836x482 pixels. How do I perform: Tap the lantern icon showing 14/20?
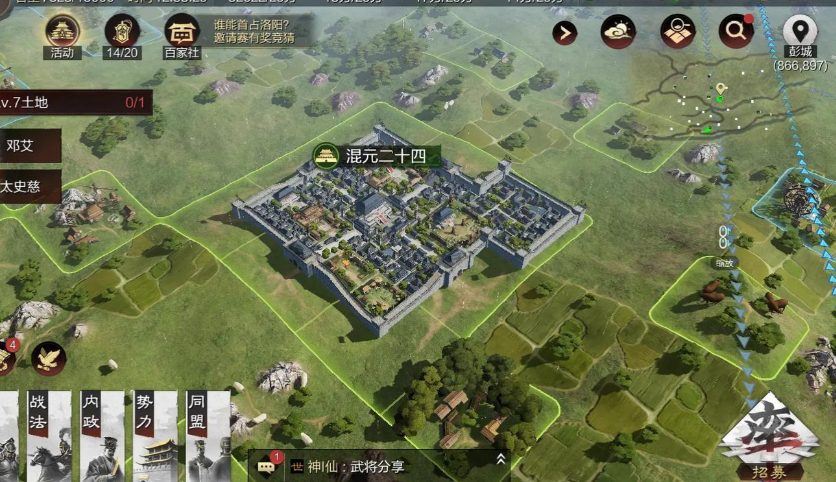[121, 35]
